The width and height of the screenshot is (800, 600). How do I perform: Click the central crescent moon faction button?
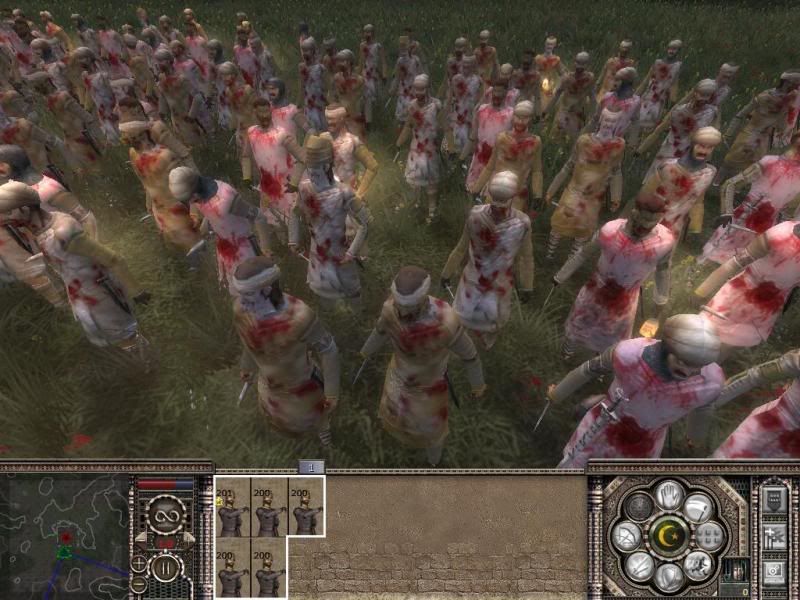click(669, 536)
